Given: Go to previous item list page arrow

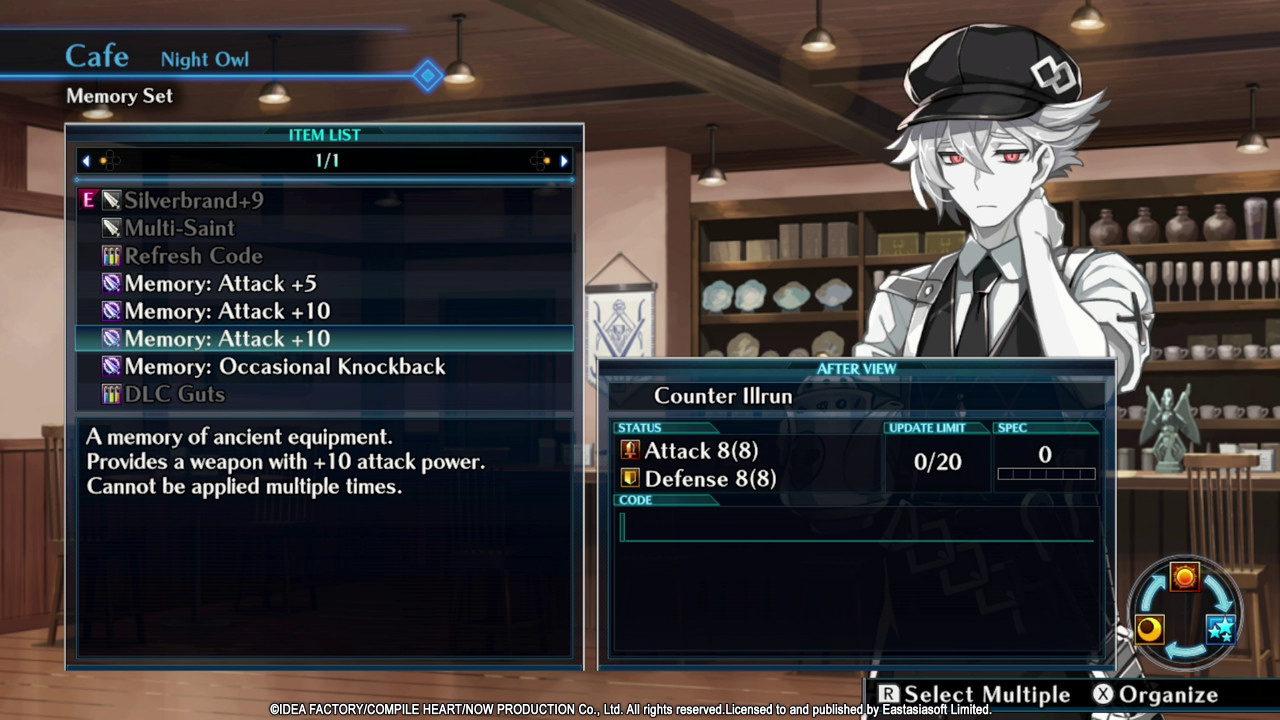Looking at the screenshot, I should [x=86, y=161].
